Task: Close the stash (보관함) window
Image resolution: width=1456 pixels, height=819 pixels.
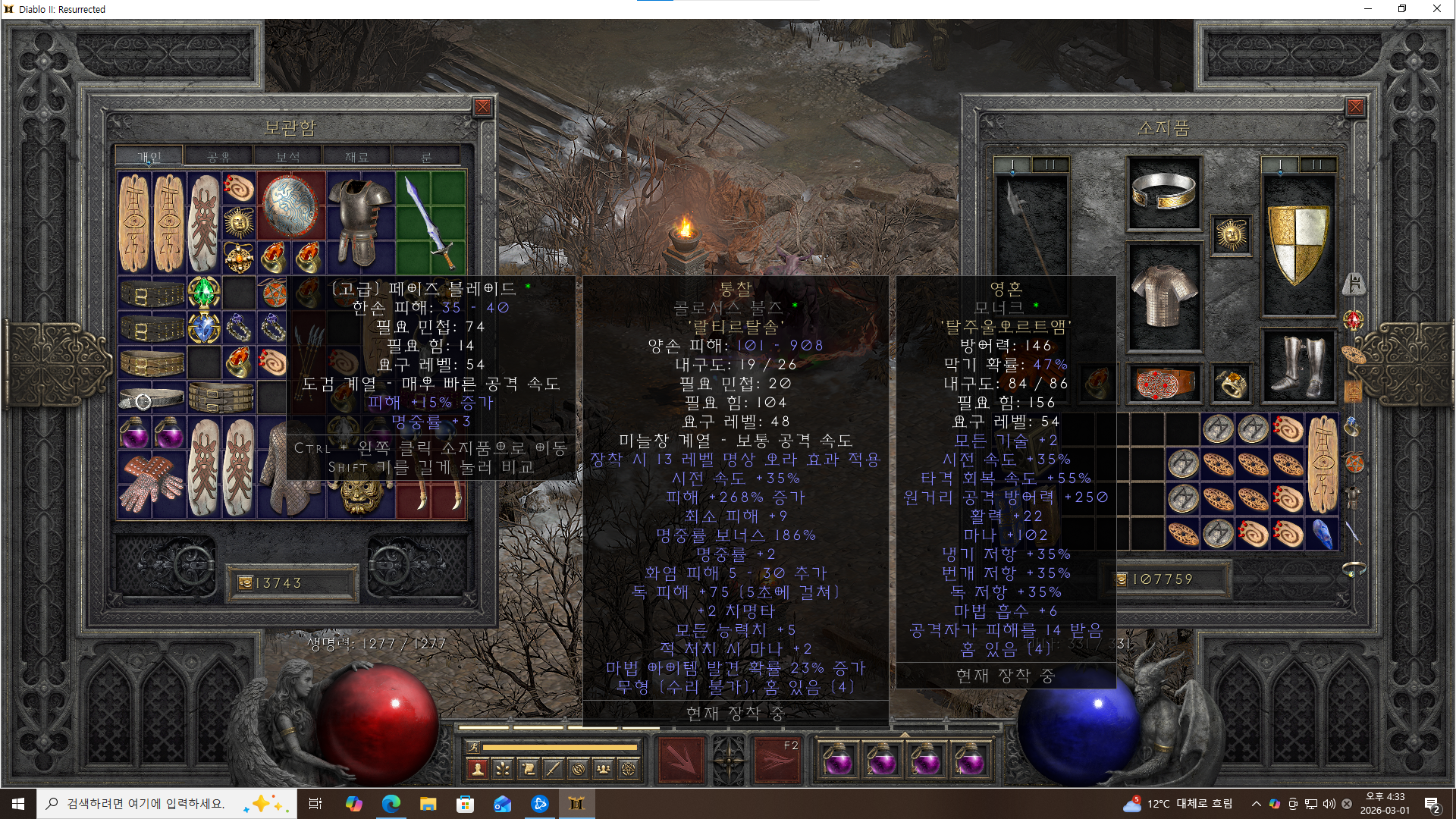Action: (482, 107)
